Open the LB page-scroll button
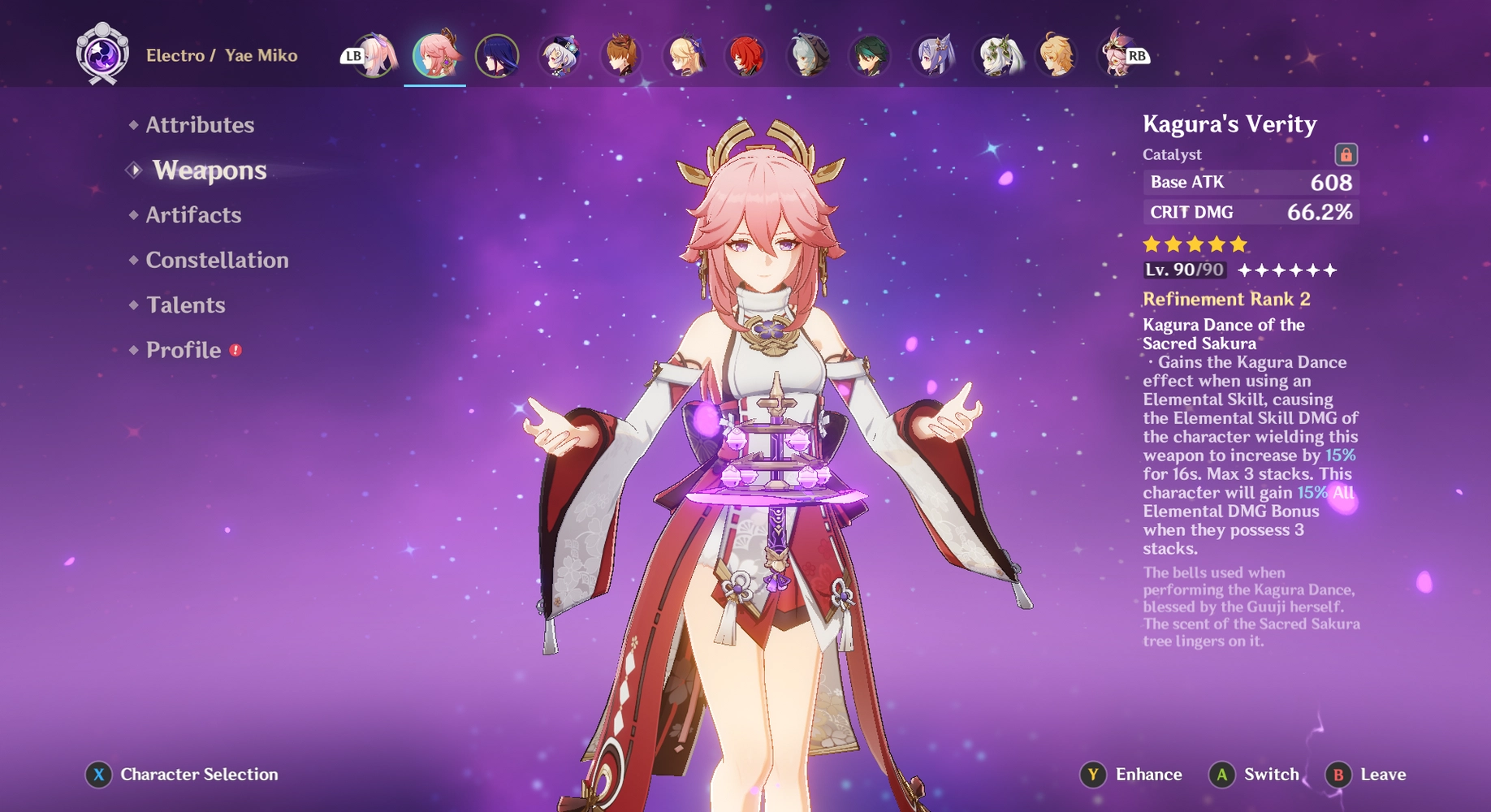1491x812 pixels. pyautogui.click(x=352, y=55)
